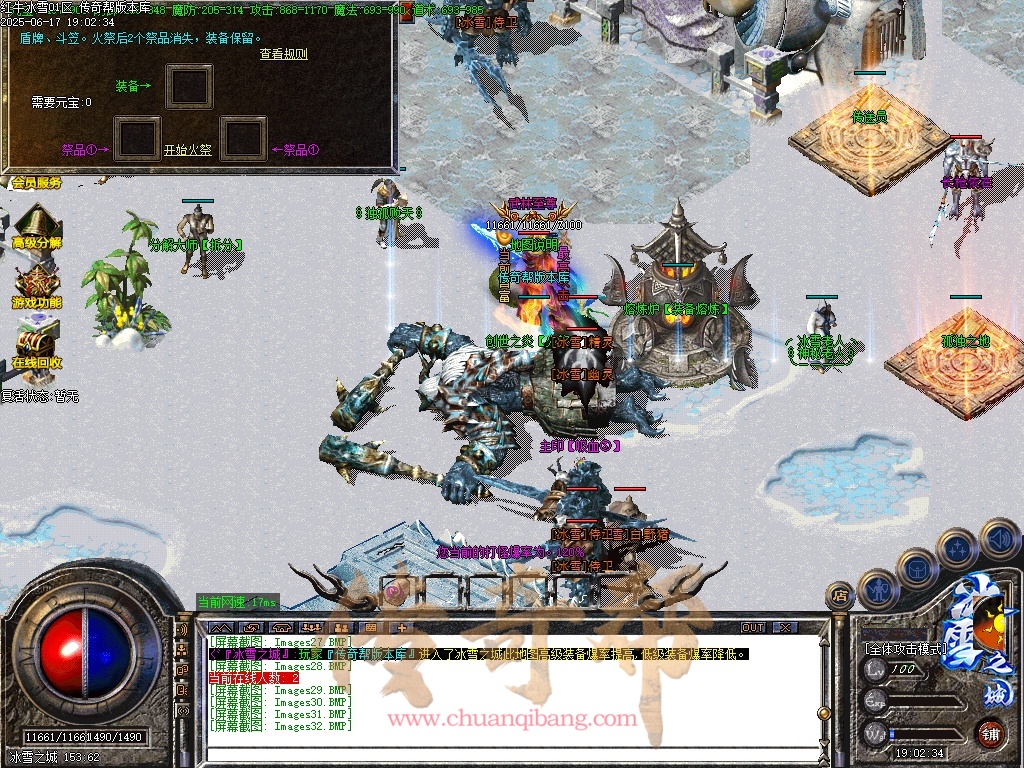The image size is (1024, 768).
Task: Start the fire ritual with 开始火祭
Action: tap(188, 151)
